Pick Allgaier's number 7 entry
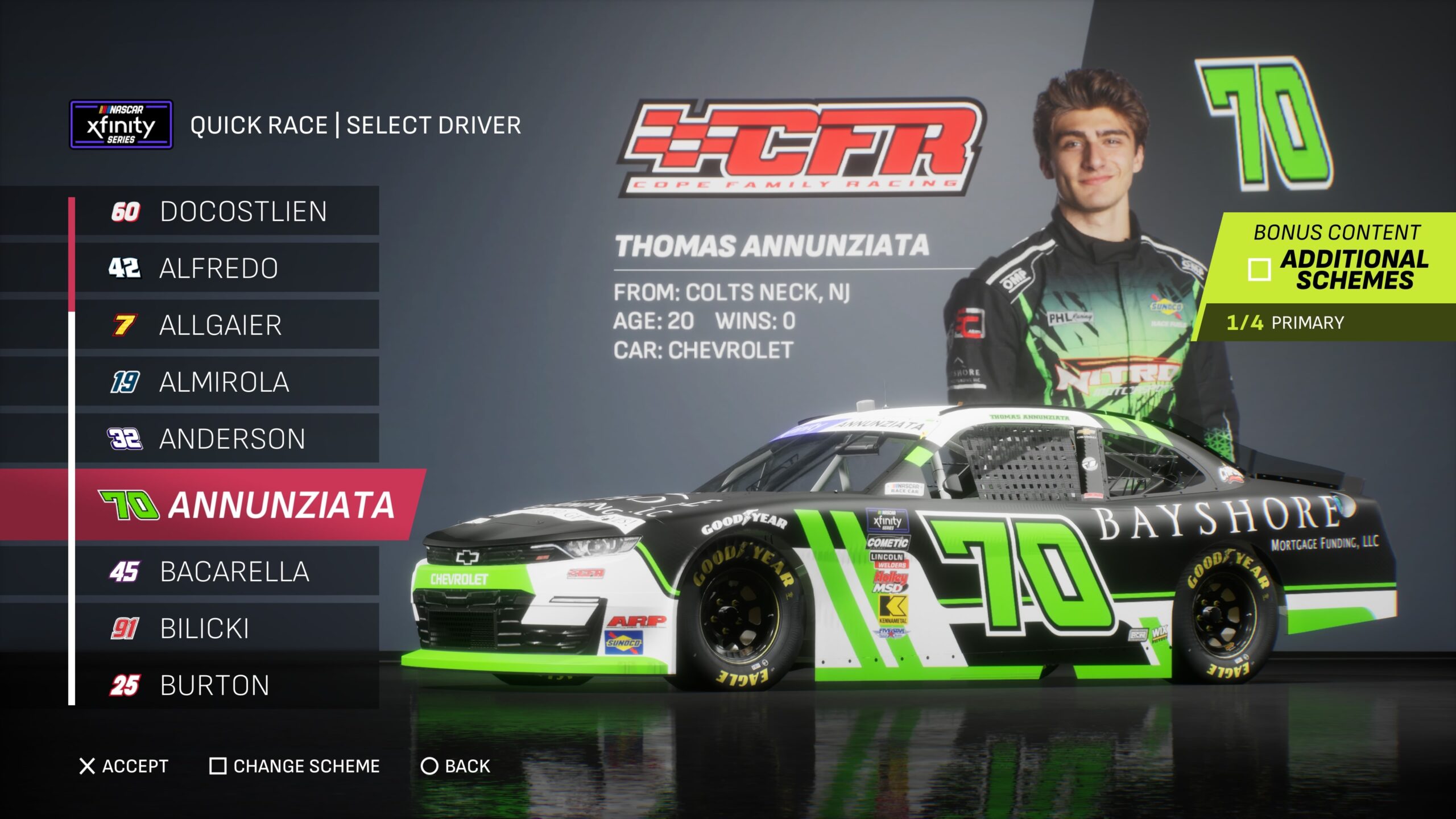Viewport: 1456px width, 819px height. tap(227, 325)
